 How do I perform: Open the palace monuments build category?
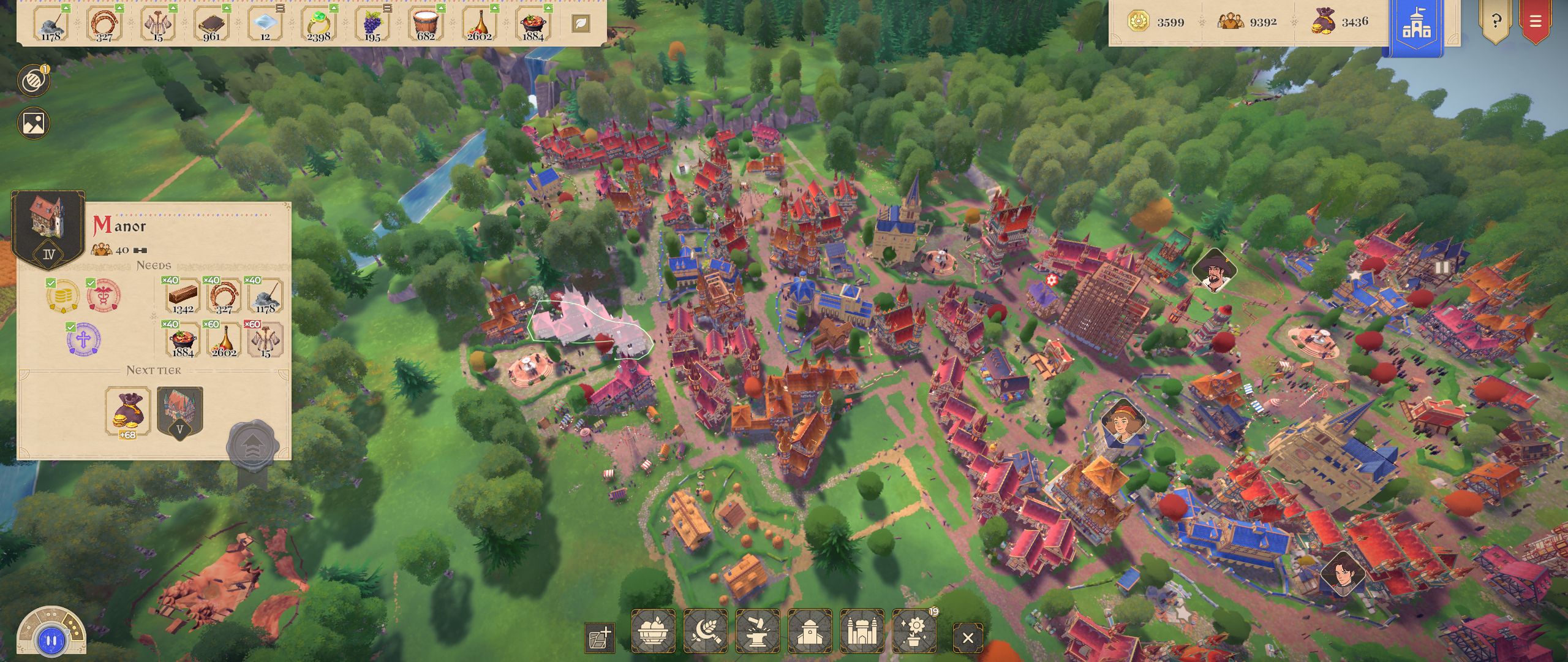click(862, 631)
